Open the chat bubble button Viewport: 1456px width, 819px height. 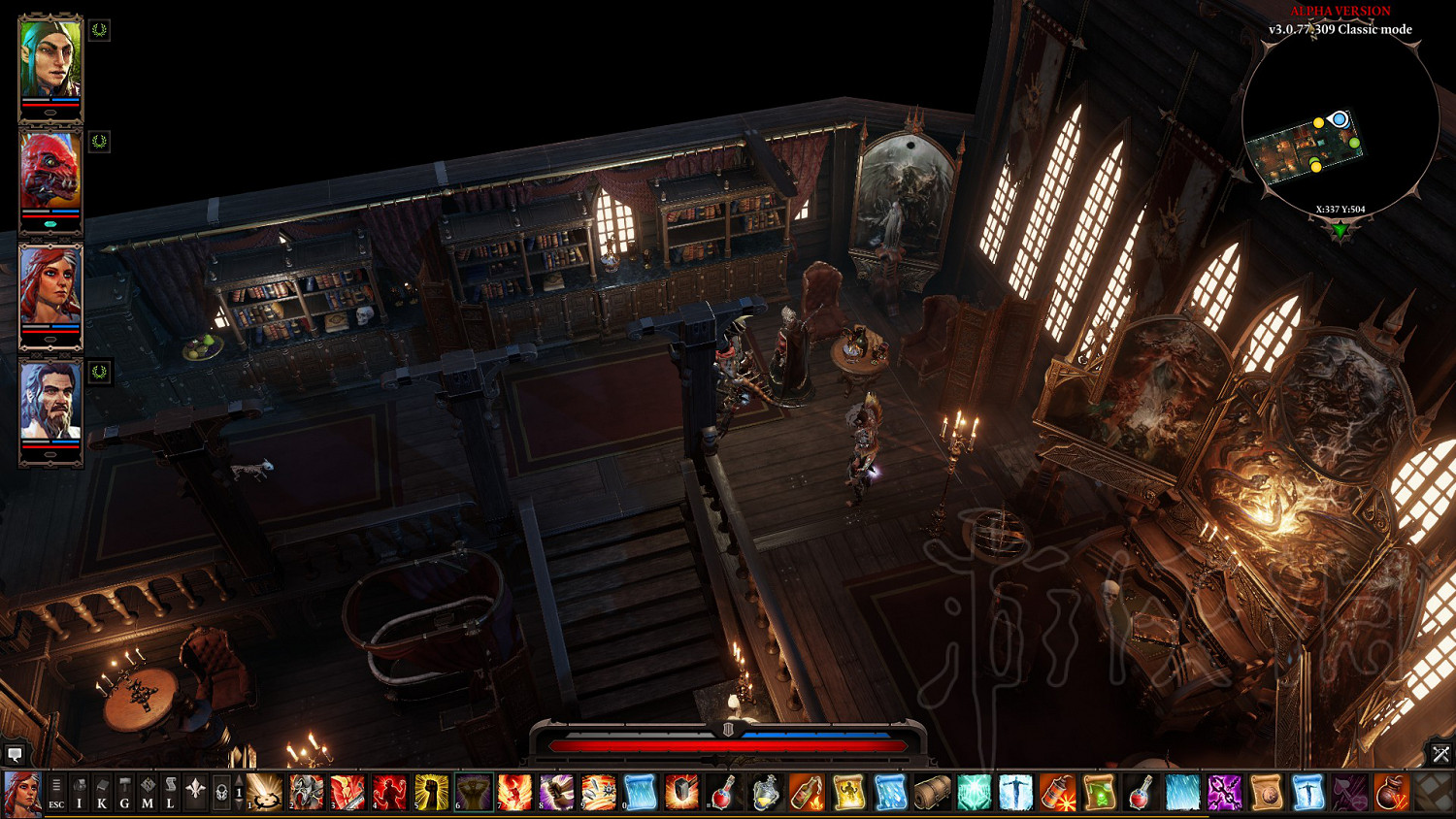[15, 753]
